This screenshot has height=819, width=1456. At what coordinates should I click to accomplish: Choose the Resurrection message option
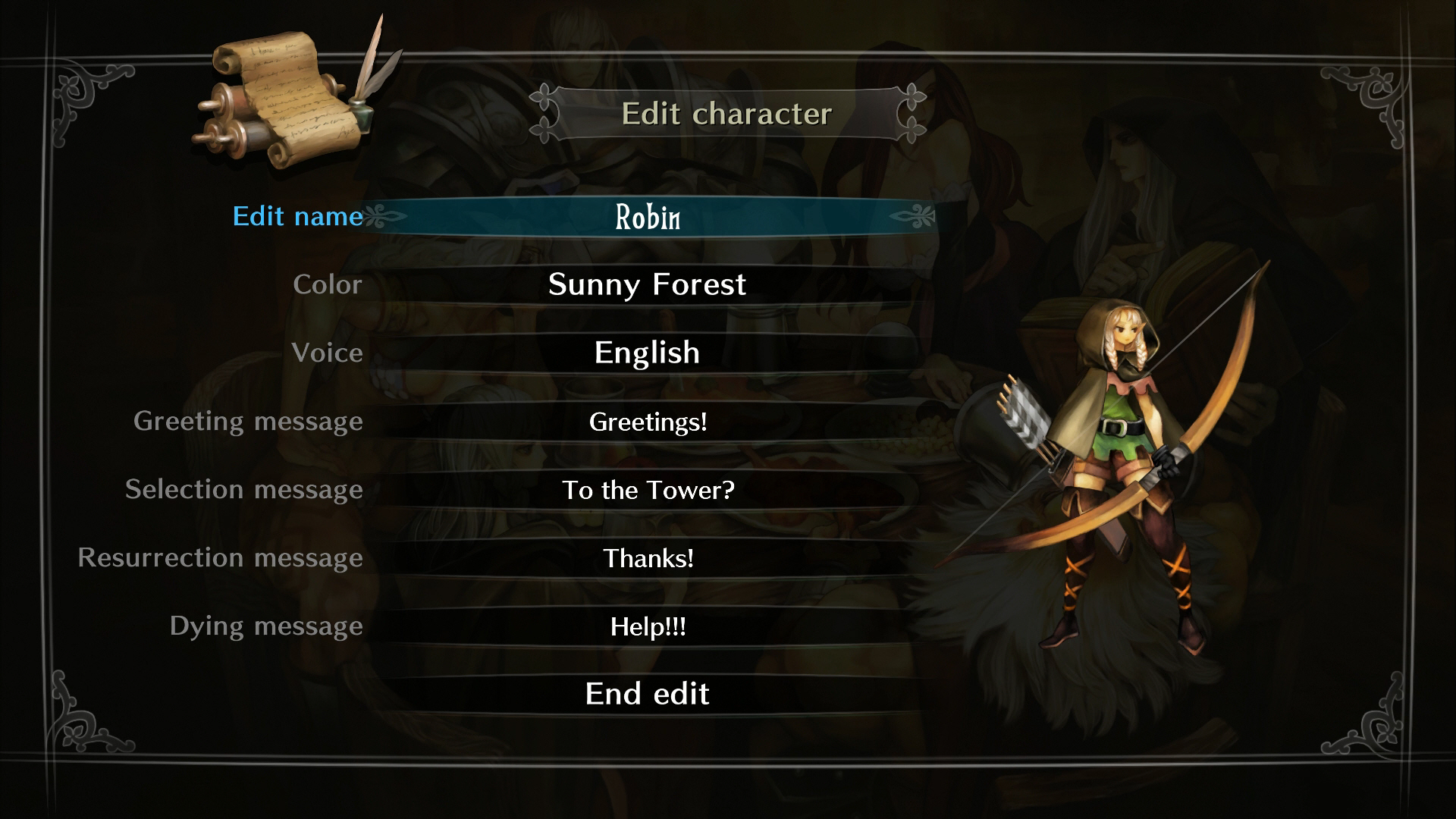[648, 558]
